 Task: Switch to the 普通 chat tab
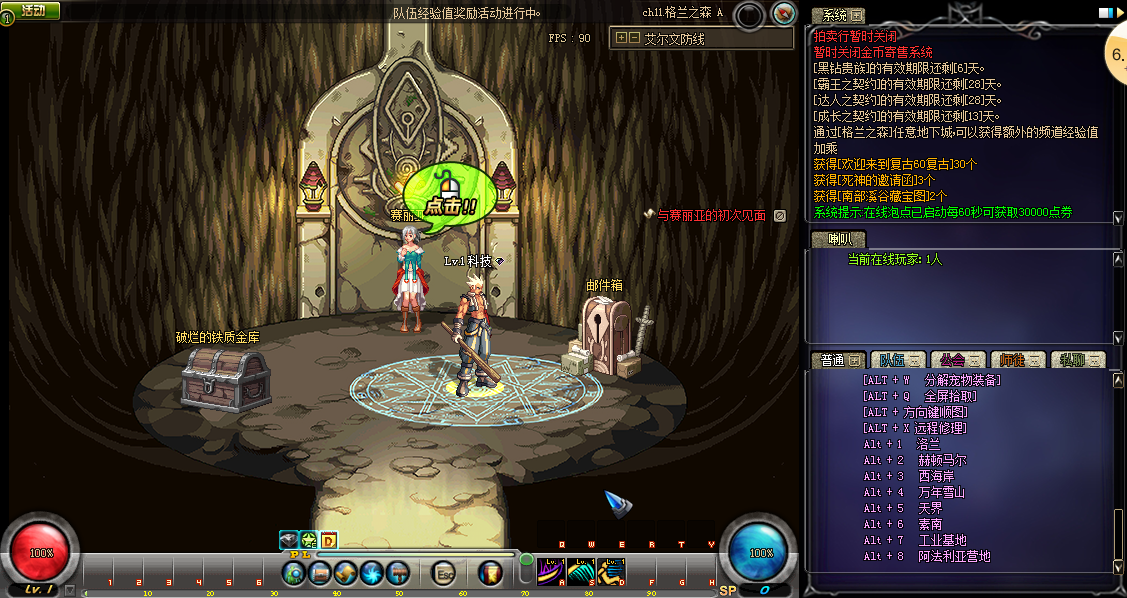pyautogui.click(x=838, y=360)
